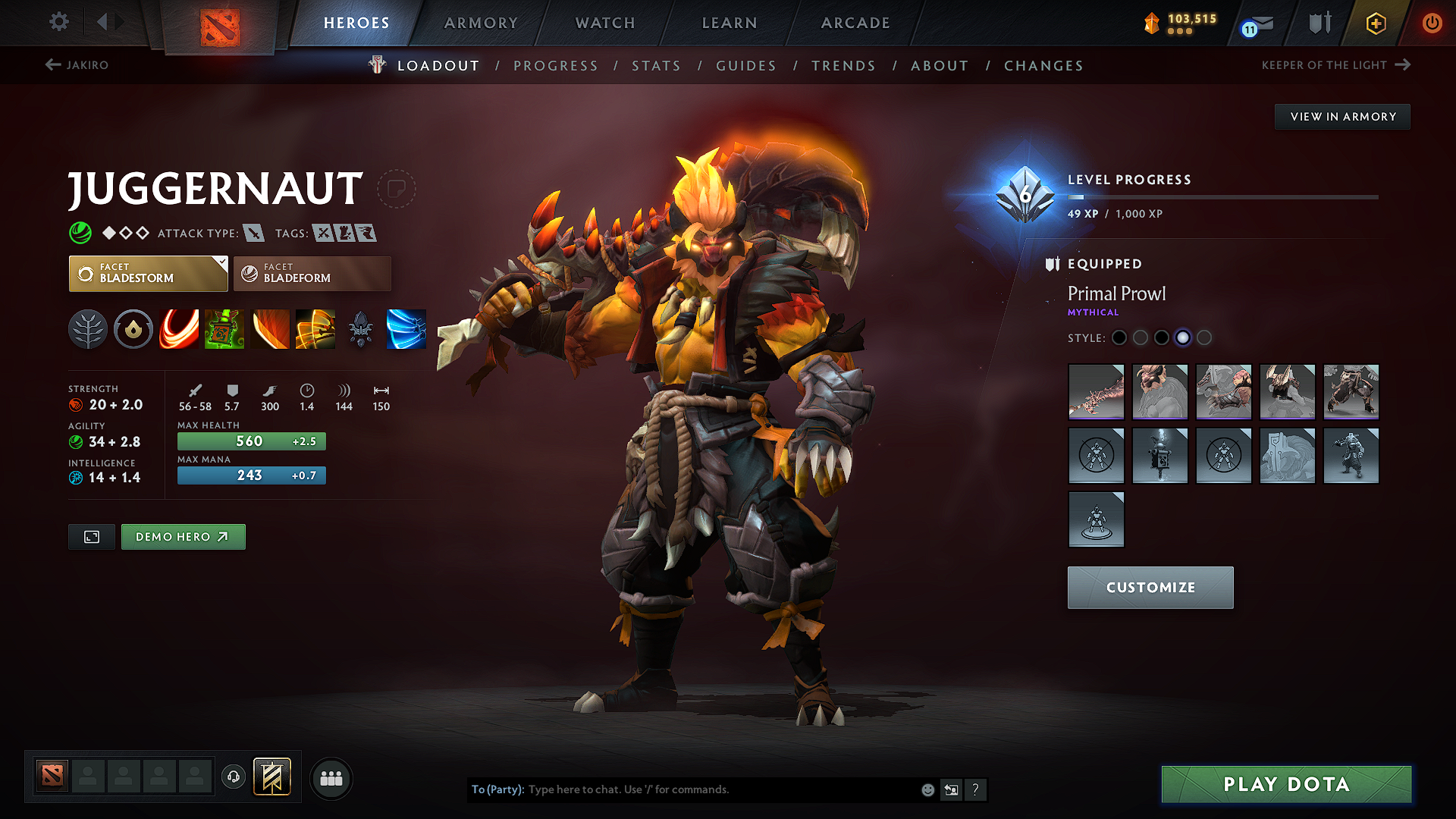Viewport: 1456px width, 819px height.
Task: Select the second style dot
Action: pos(1141,338)
